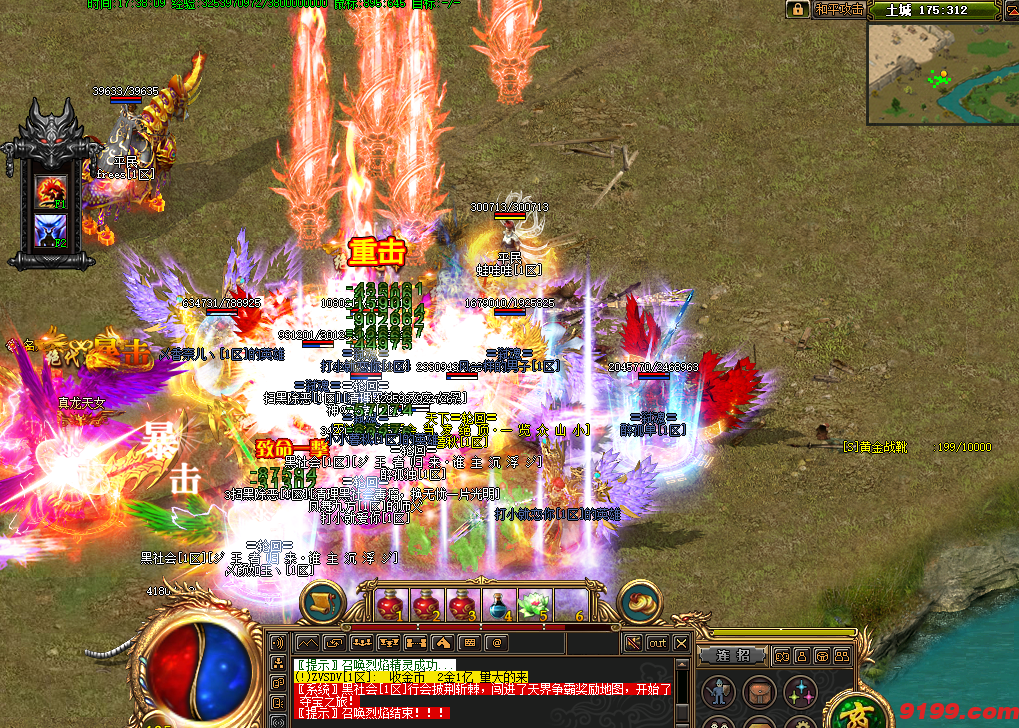Use the red potion in slot 1

click(393, 605)
